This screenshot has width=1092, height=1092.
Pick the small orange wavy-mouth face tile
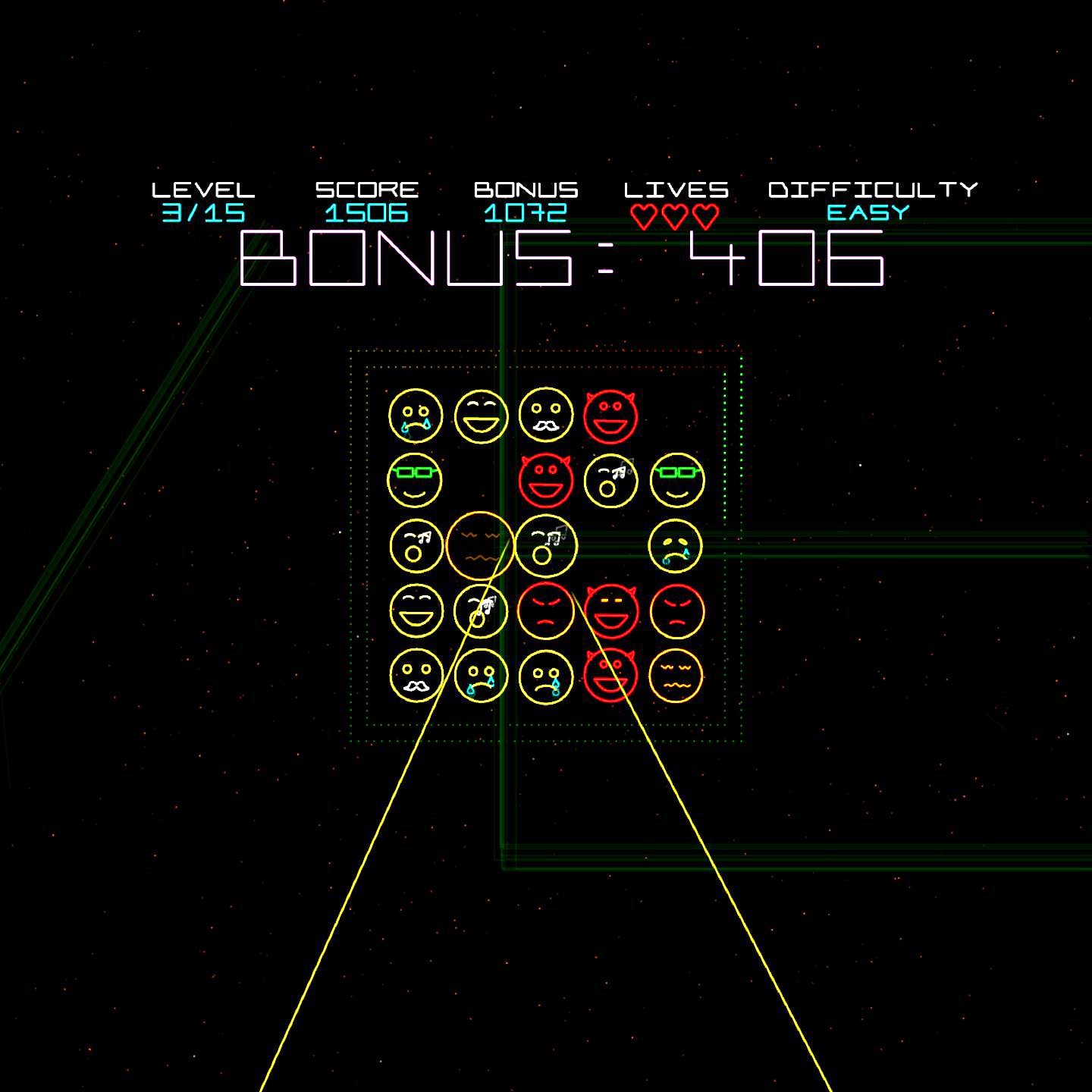click(676, 676)
